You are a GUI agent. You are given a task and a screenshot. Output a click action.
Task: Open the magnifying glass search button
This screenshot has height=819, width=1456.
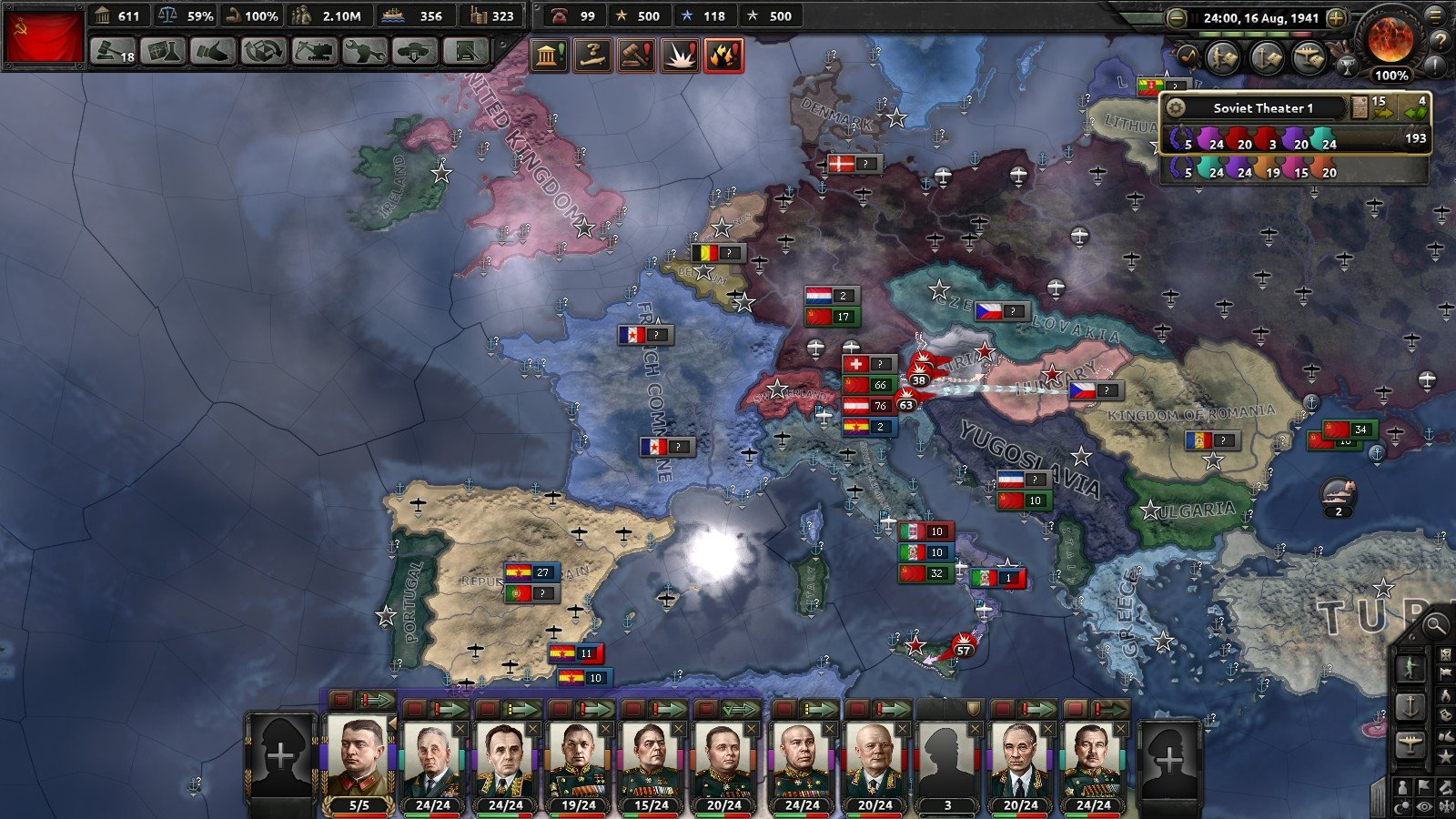[1435, 625]
